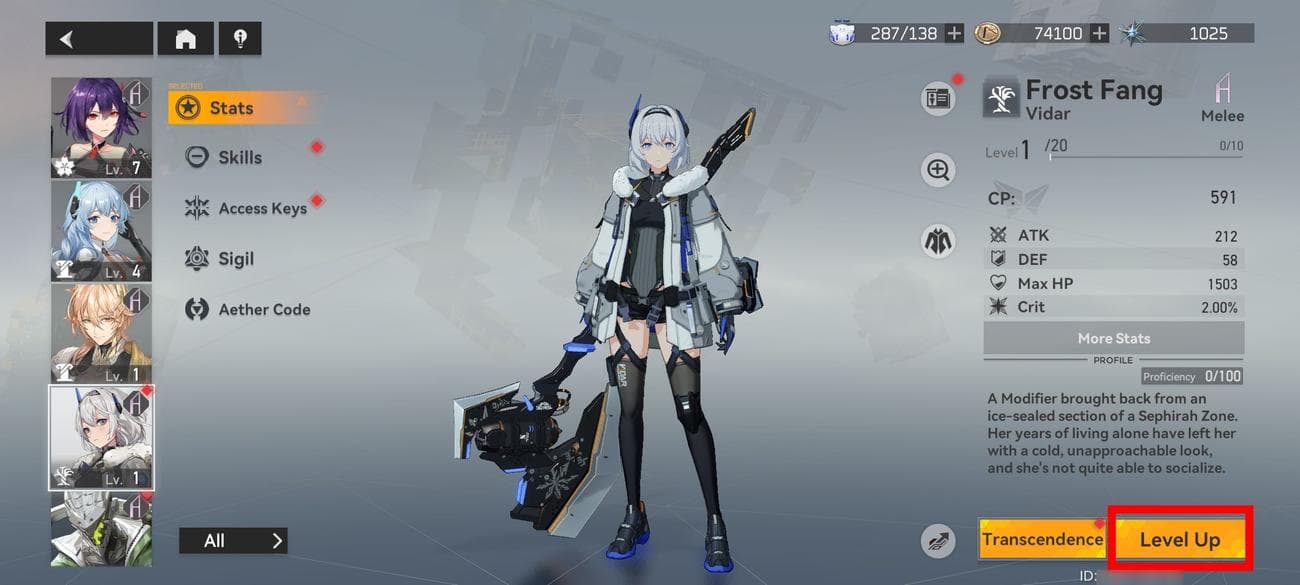
Task: Add more stamina with the plus button
Action: point(954,33)
